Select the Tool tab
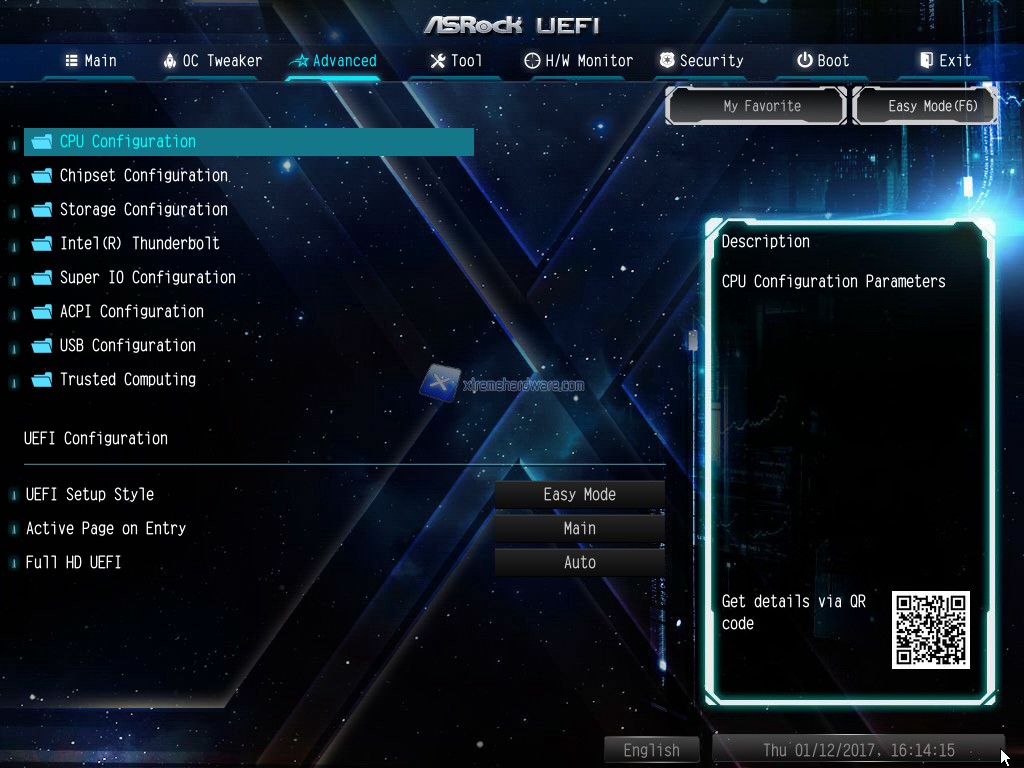Screen dimensions: 1024x768 [x=456, y=61]
